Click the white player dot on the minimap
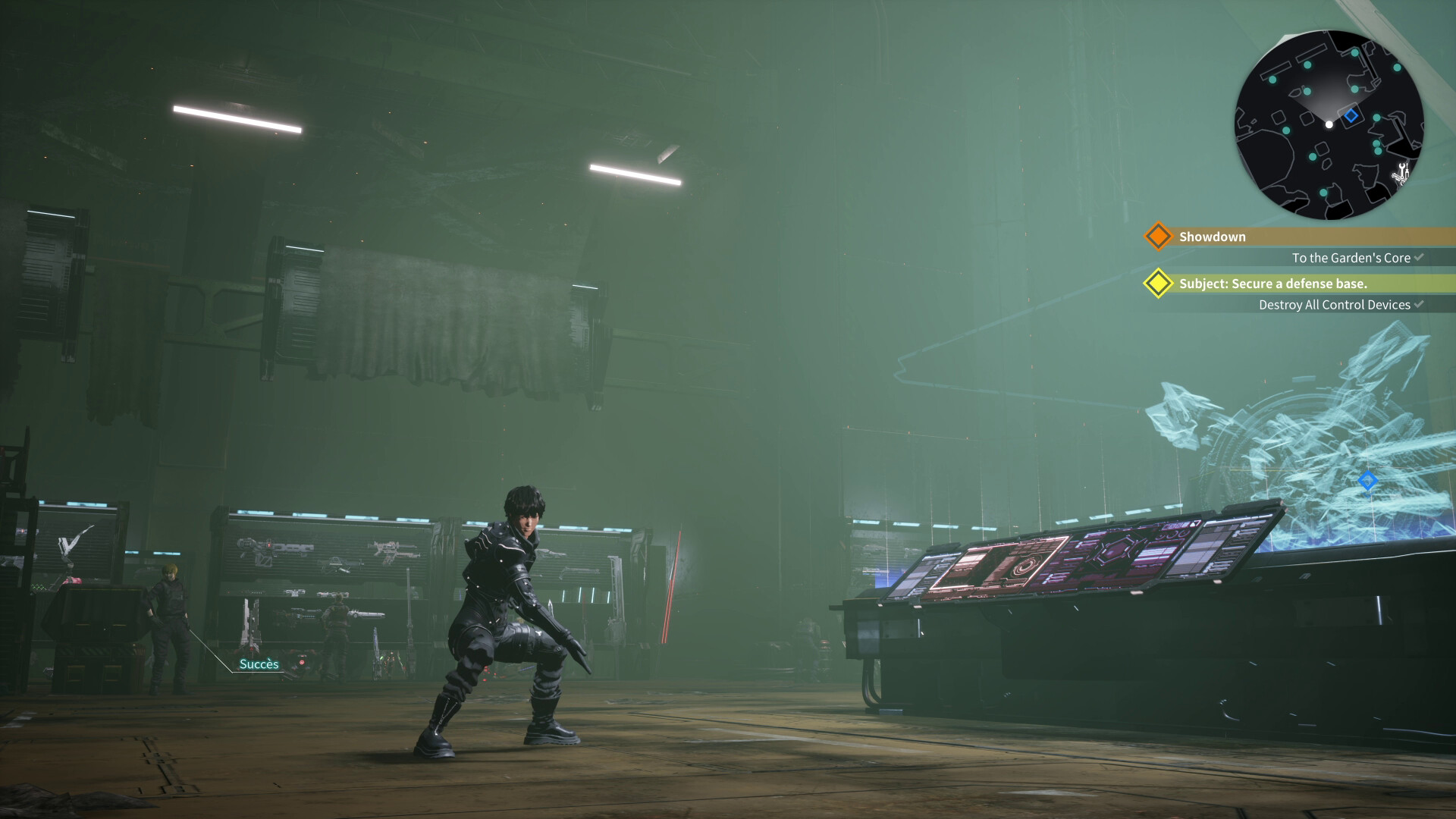The image size is (1456, 819). [1329, 124]
